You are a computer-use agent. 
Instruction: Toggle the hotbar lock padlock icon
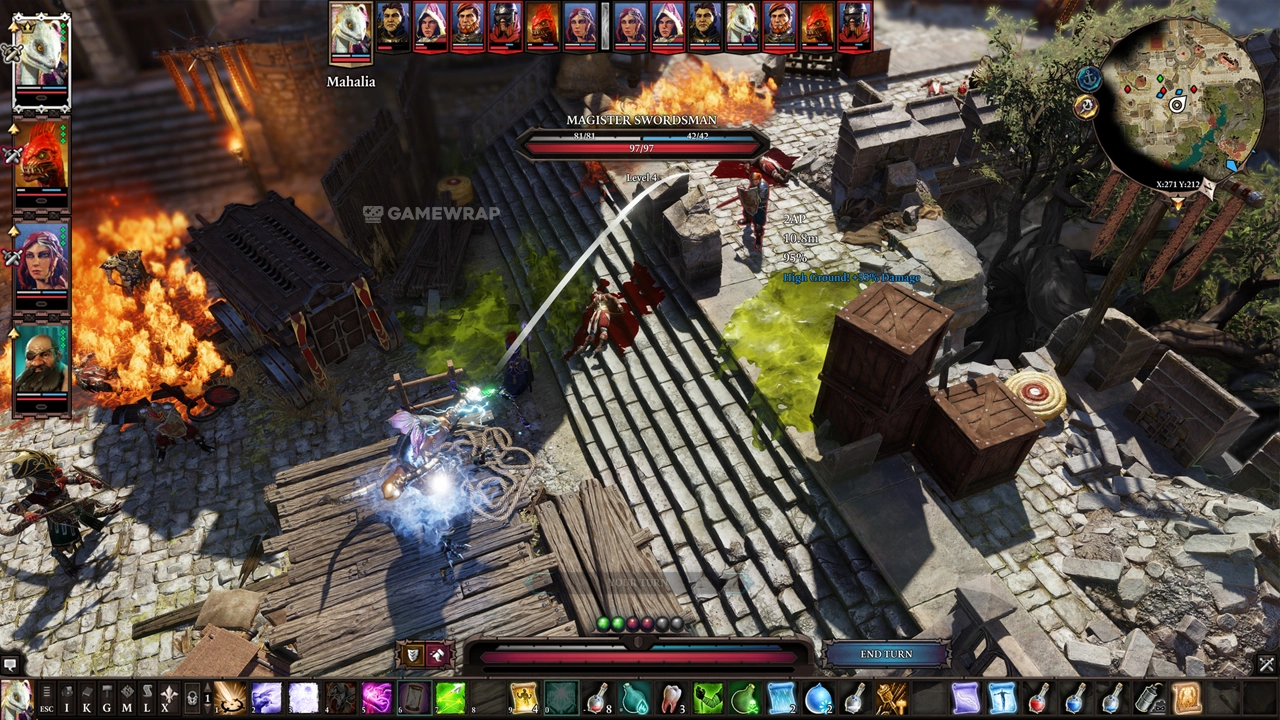(x=192, y=698)
